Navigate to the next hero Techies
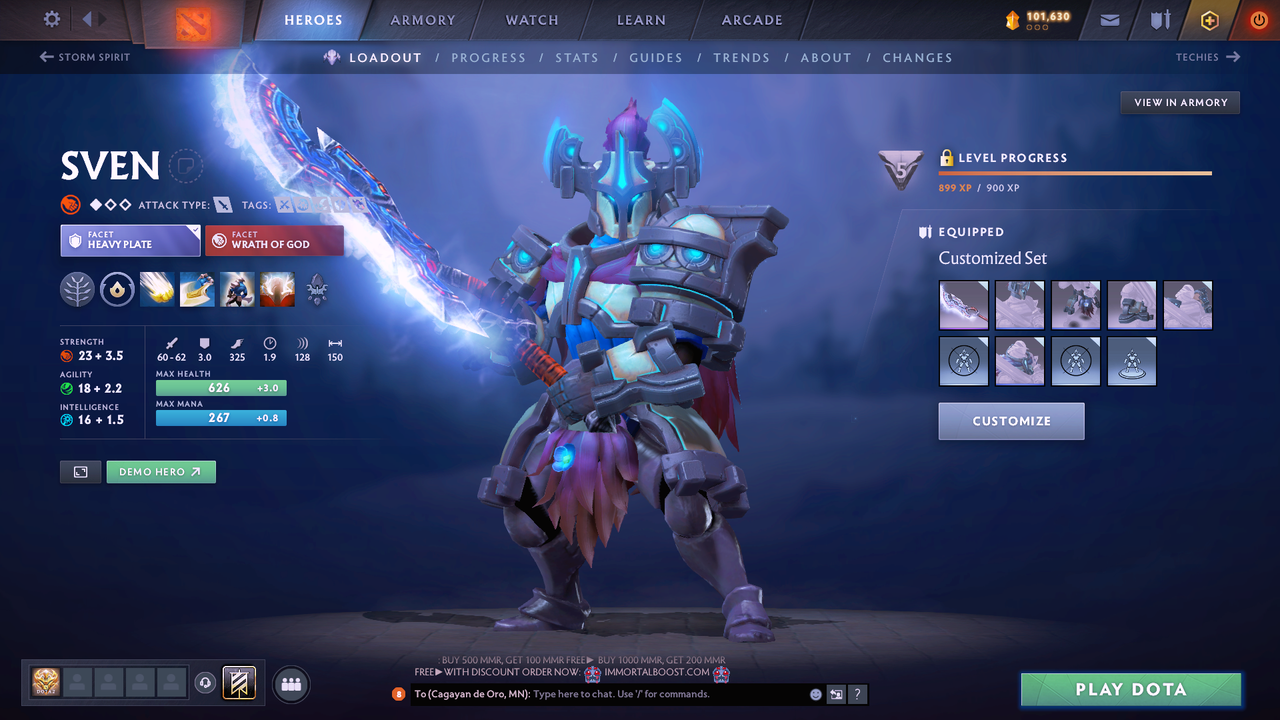The width and height of the screenshot is (1280, 720). [x=1207, y=57]
